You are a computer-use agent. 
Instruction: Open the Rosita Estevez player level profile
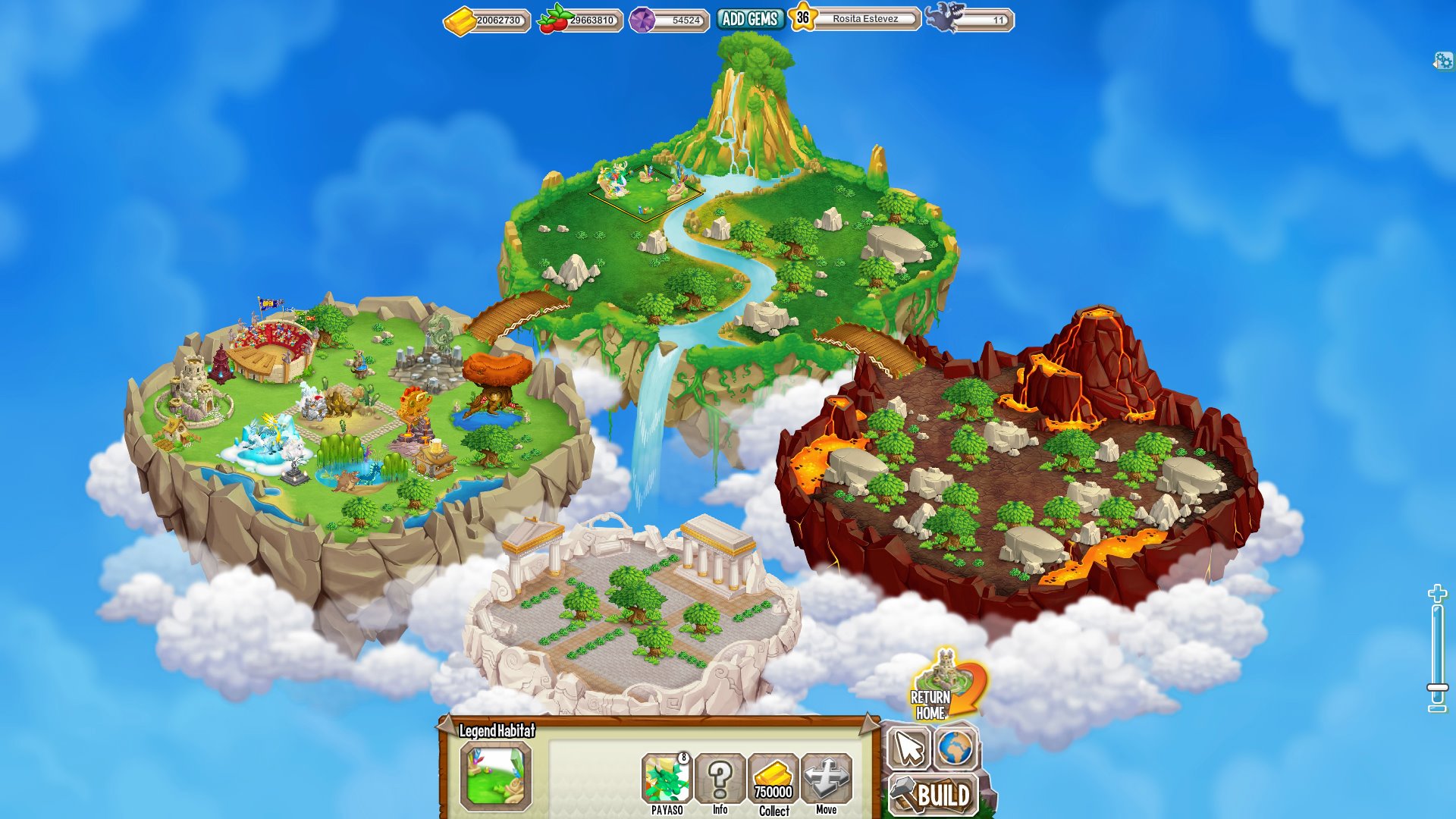pyautogui.click(x=855, y=19)
